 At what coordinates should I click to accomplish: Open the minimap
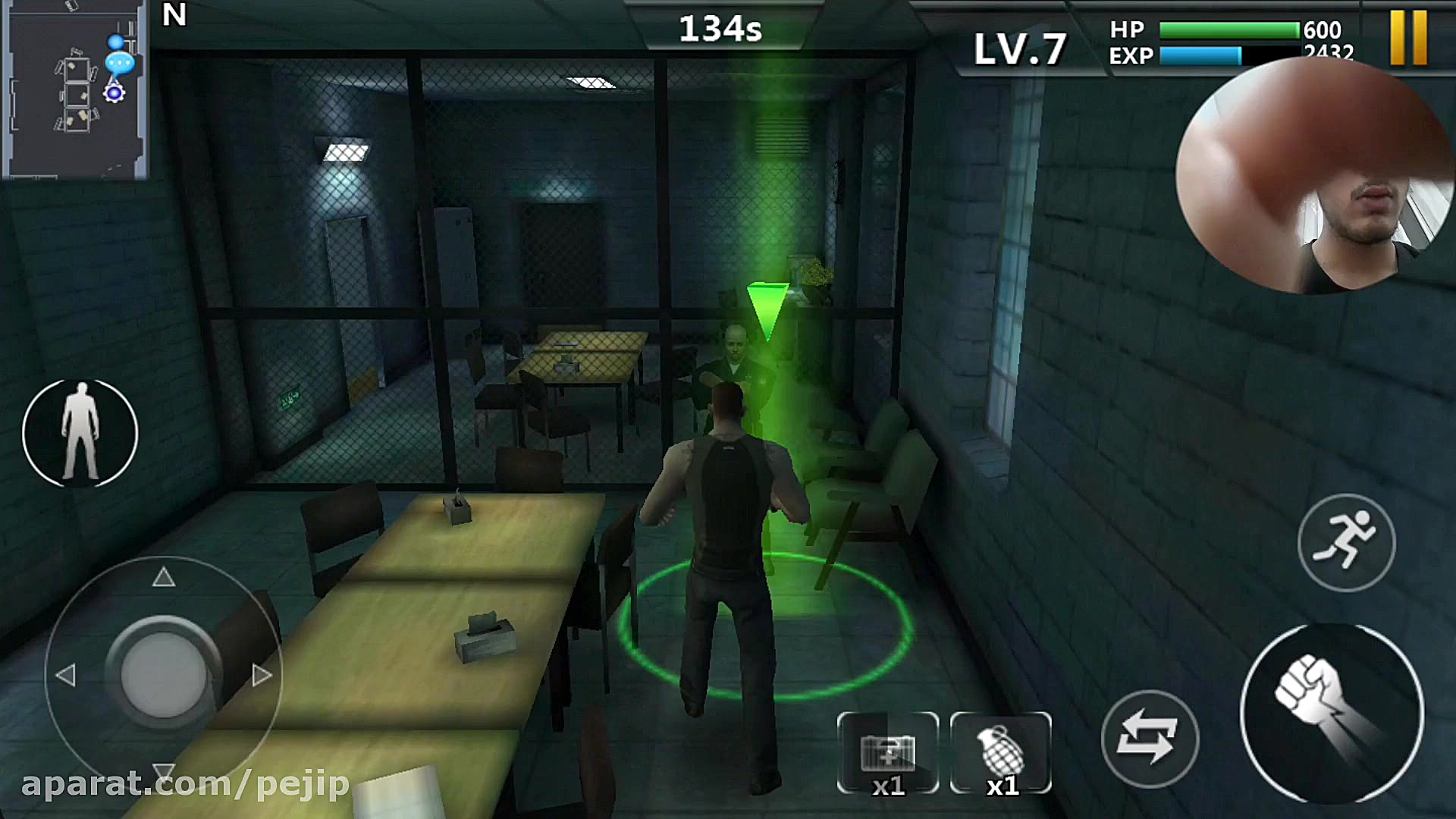click(74, 89)
